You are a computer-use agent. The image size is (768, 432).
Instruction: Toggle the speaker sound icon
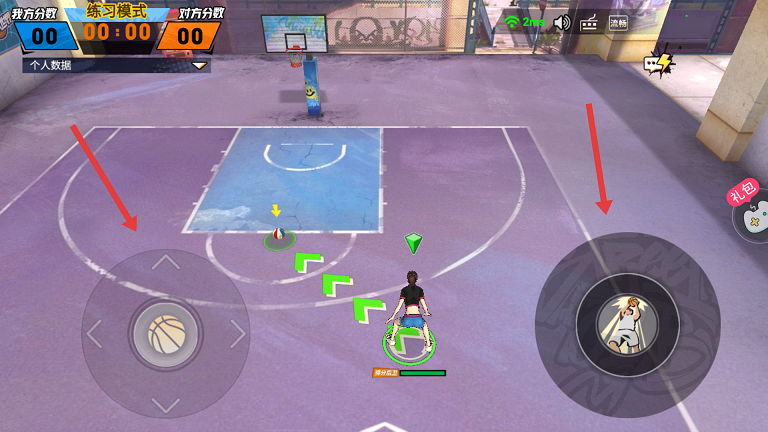pyautogui.click(x=562, y=22)
